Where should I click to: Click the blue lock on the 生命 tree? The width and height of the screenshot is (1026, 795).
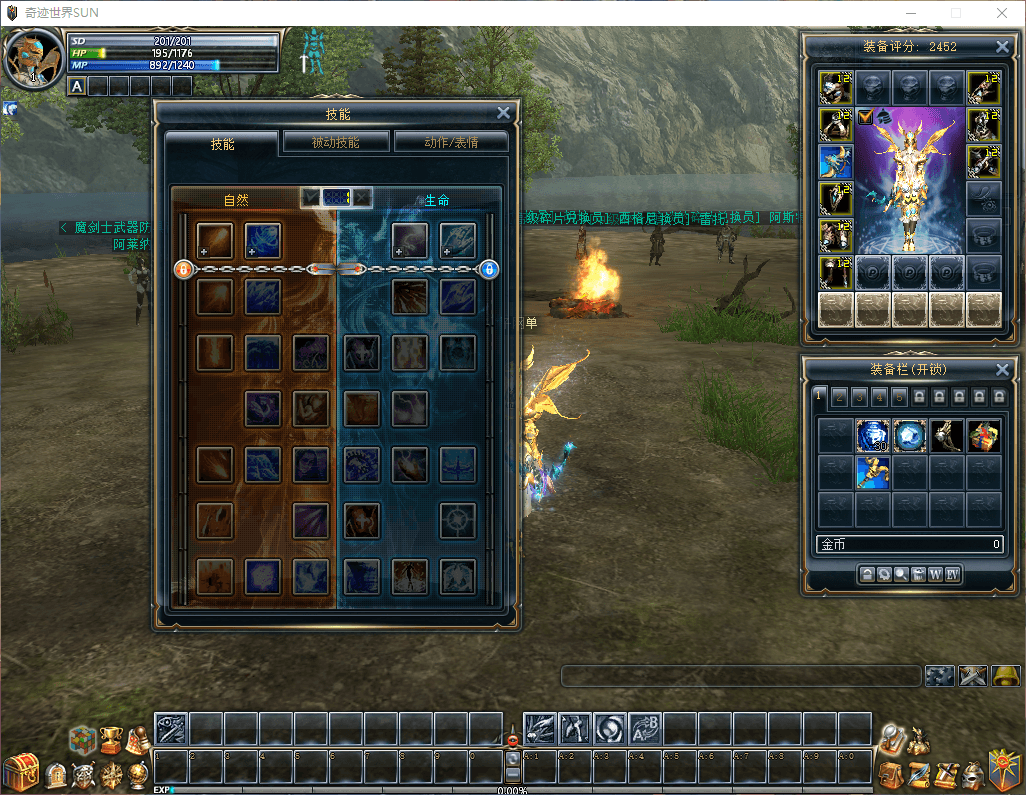tap(489, 269)
